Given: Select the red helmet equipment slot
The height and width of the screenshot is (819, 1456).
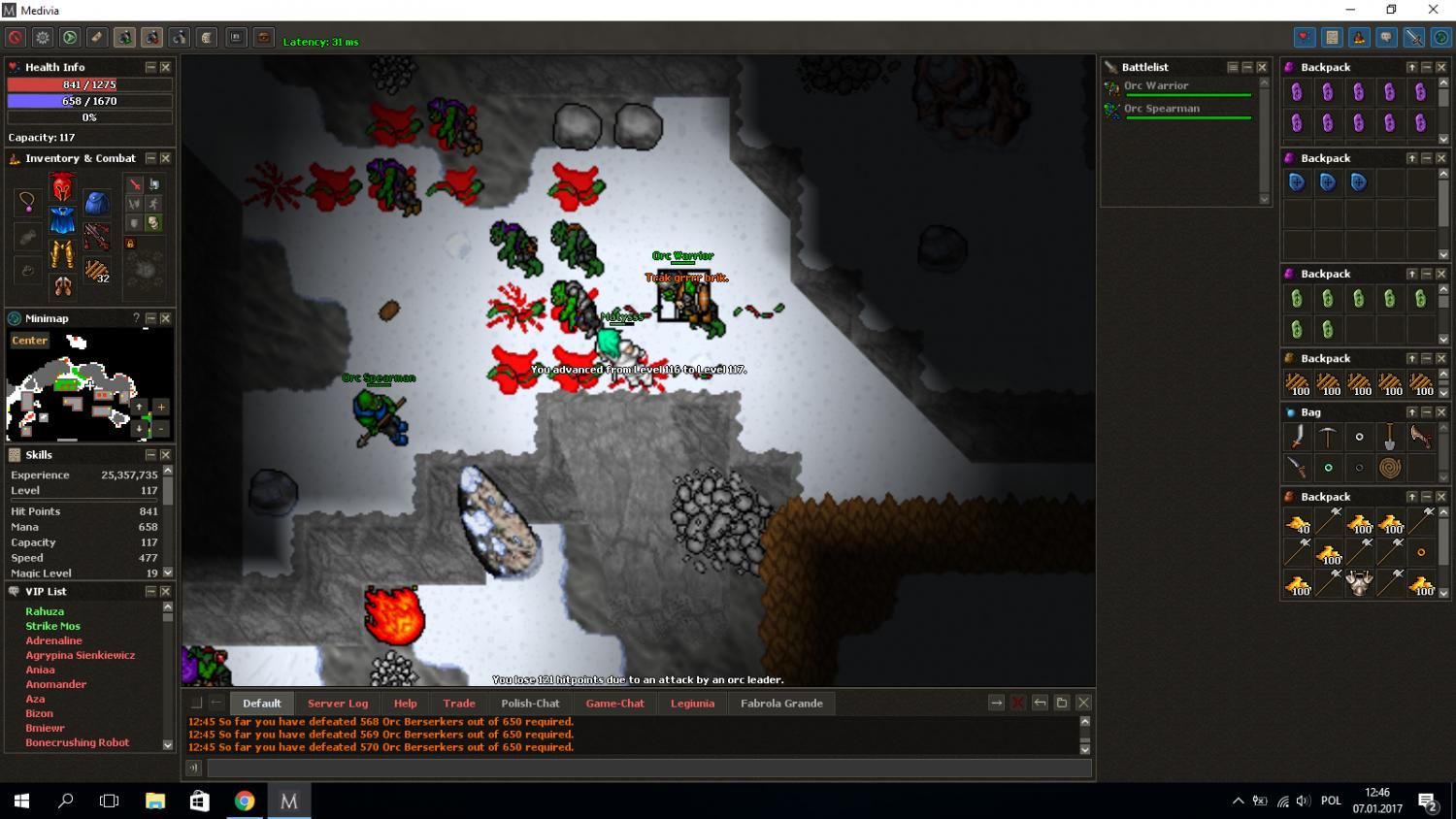Looking at the screenshot, I should pyautogui.click(x=62, y=186).
